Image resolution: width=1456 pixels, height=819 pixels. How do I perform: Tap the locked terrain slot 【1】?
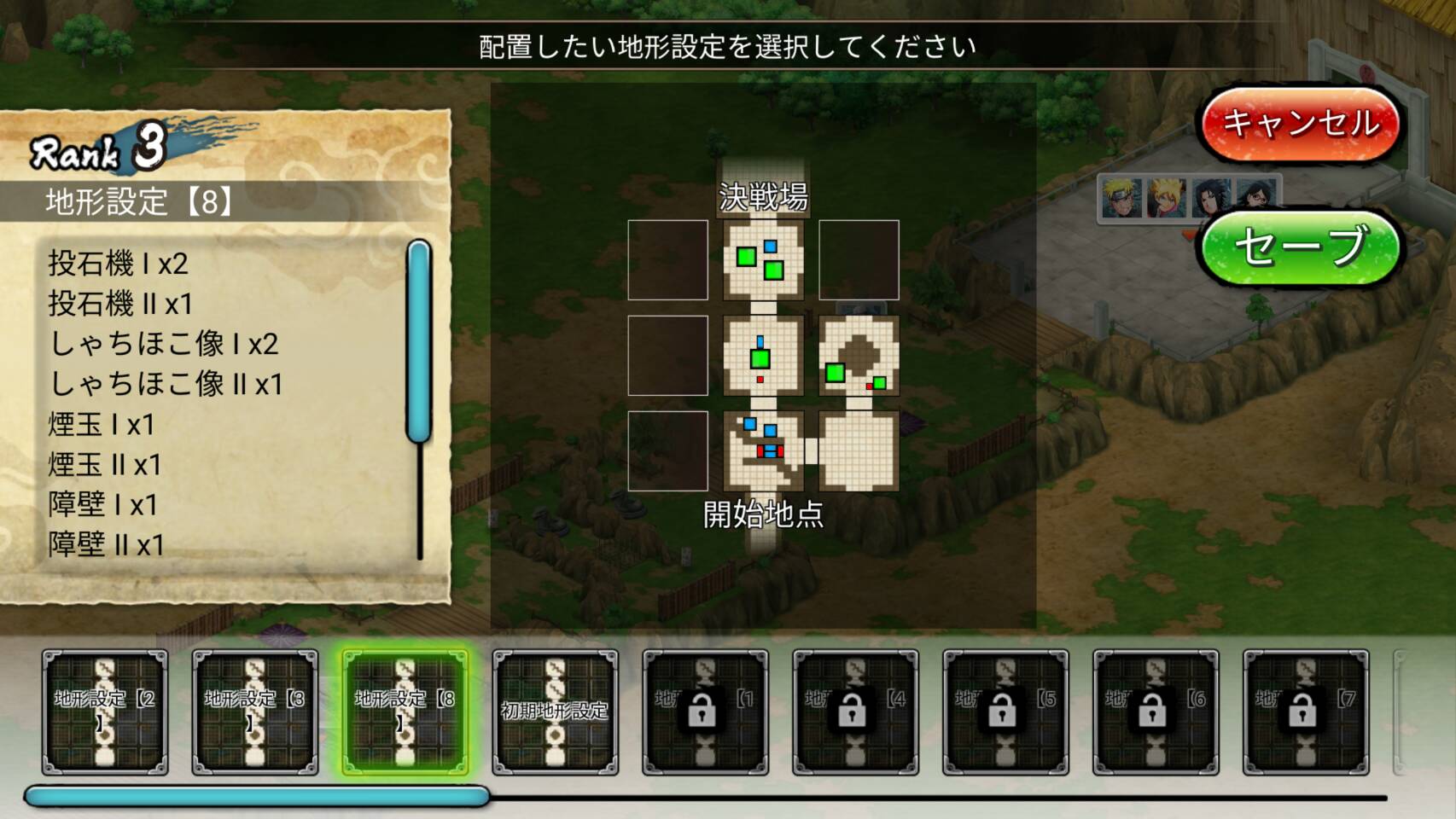tap(706, 712)
